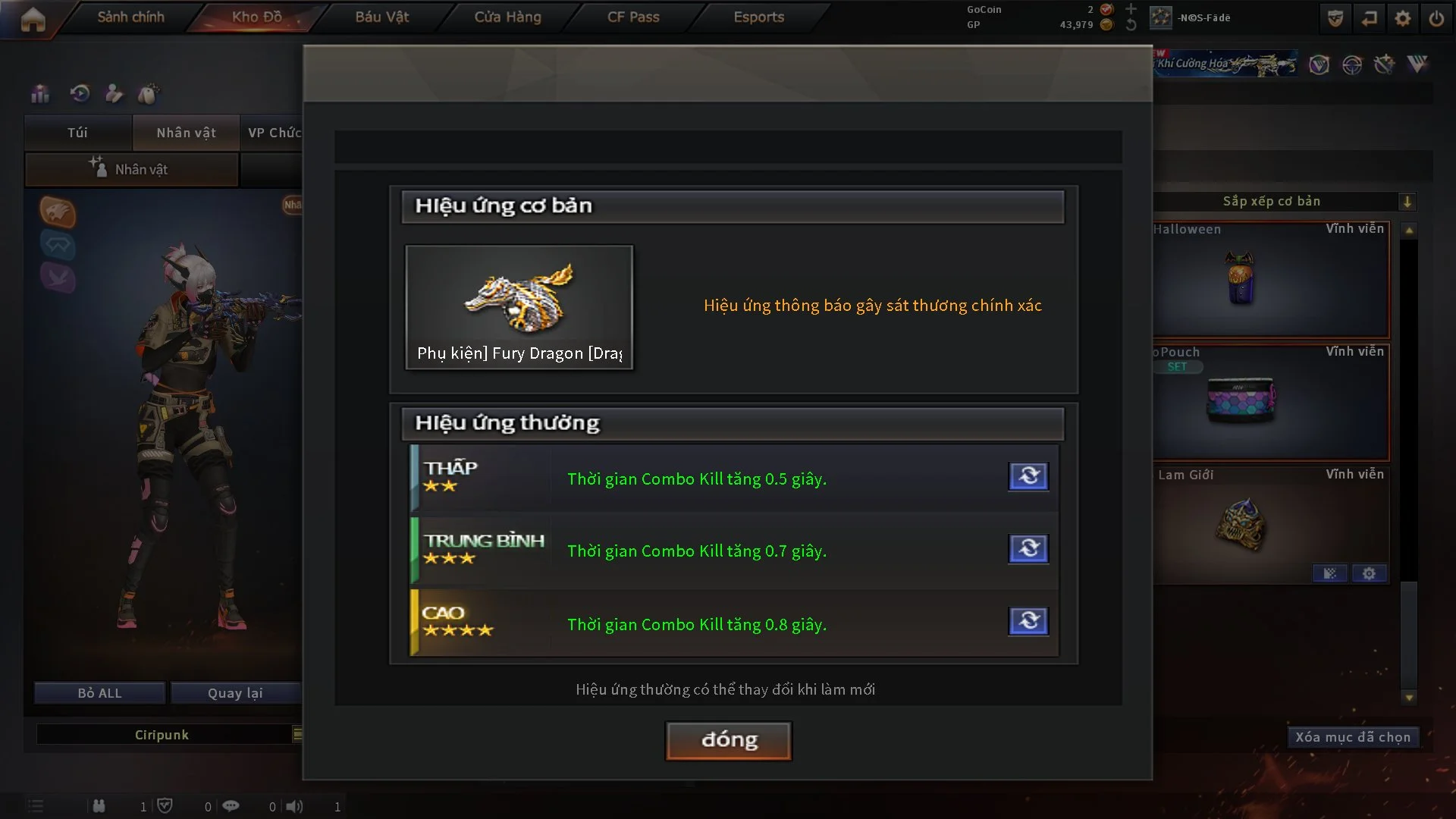Click the home icon
Viewport: 1456px width, 819px height.
click(33, 19)
